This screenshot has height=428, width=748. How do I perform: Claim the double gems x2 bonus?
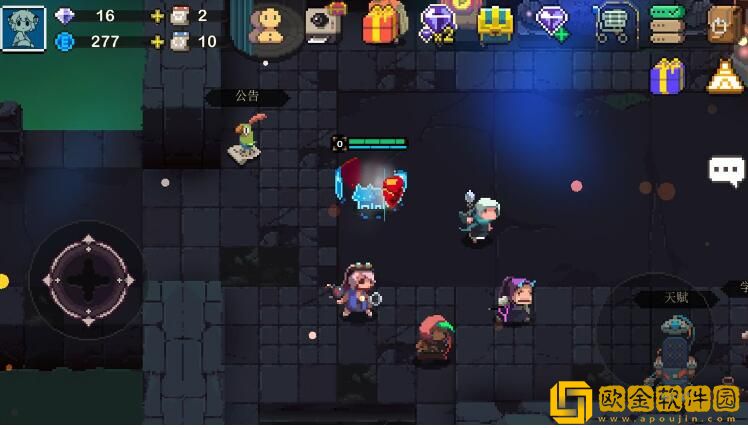(438, 22)
